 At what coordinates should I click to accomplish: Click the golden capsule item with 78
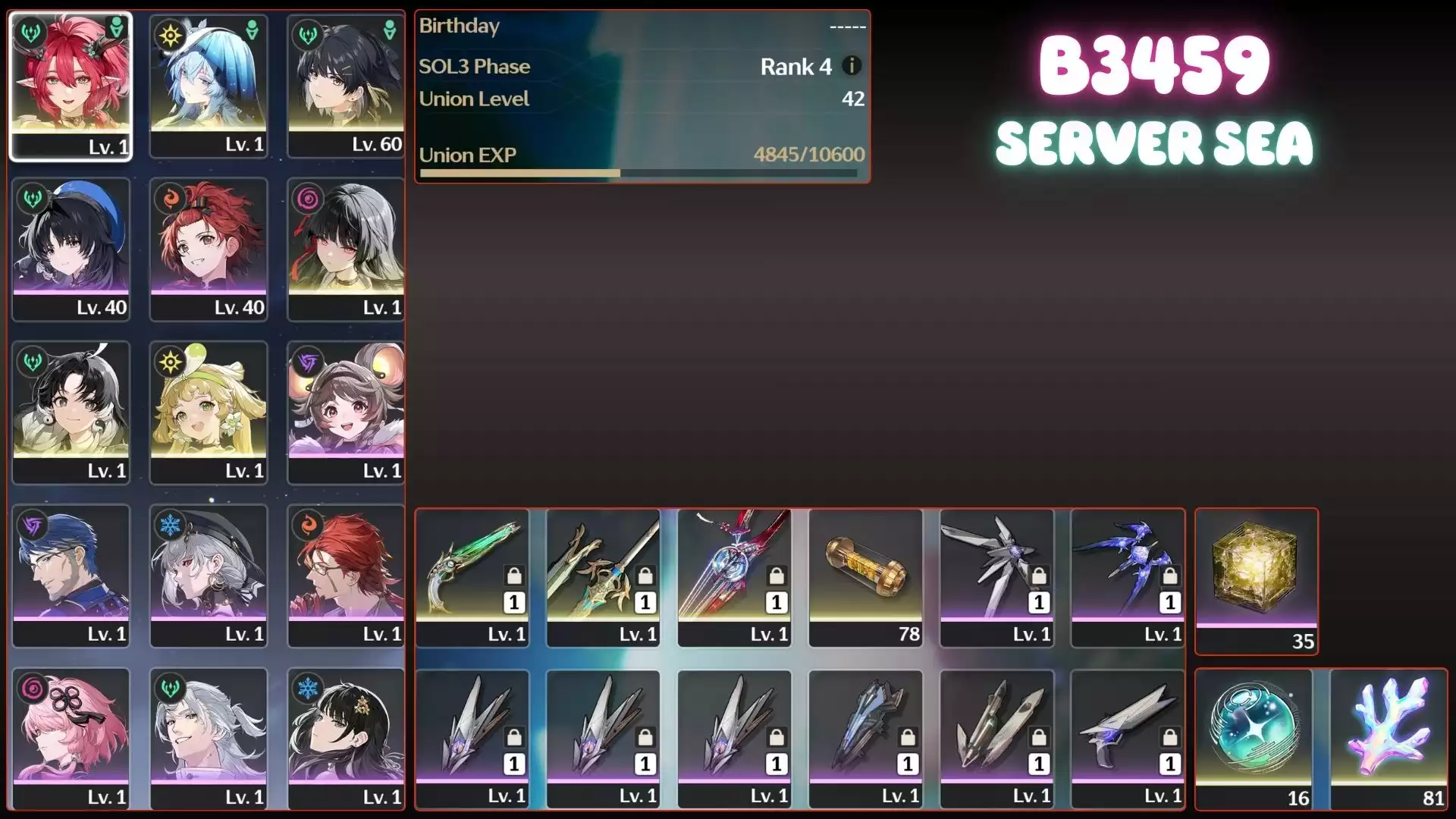[865, 576]
